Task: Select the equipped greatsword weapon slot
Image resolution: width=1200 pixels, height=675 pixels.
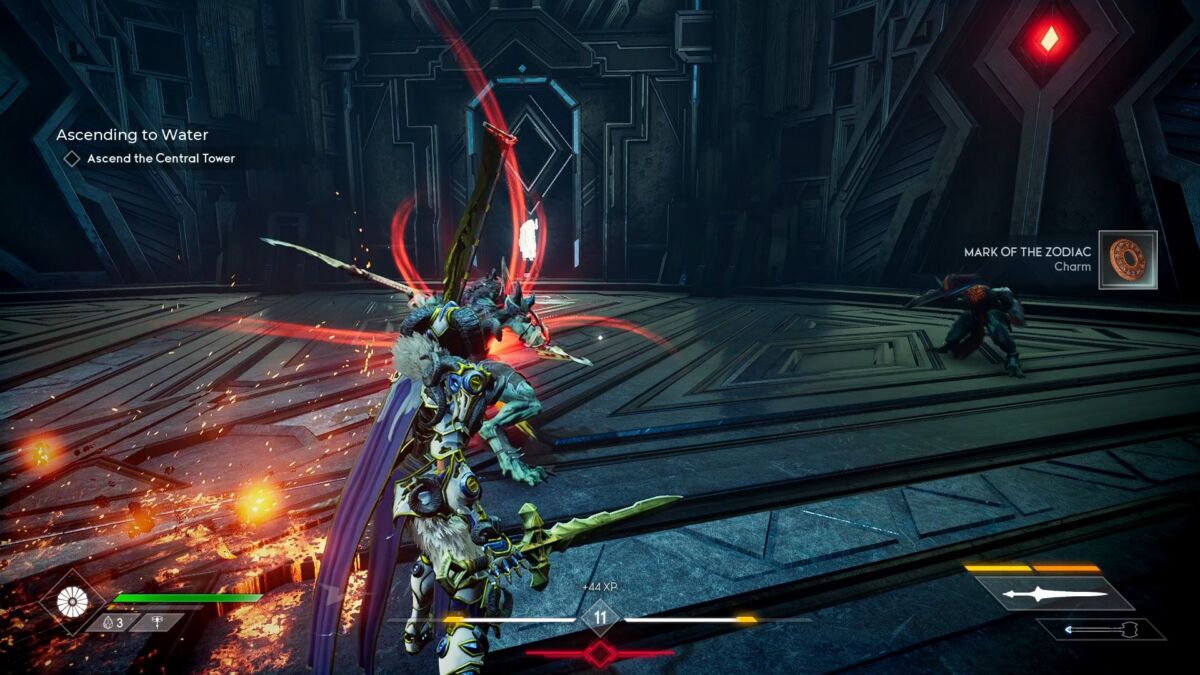Action: (x=1055, y=593)
